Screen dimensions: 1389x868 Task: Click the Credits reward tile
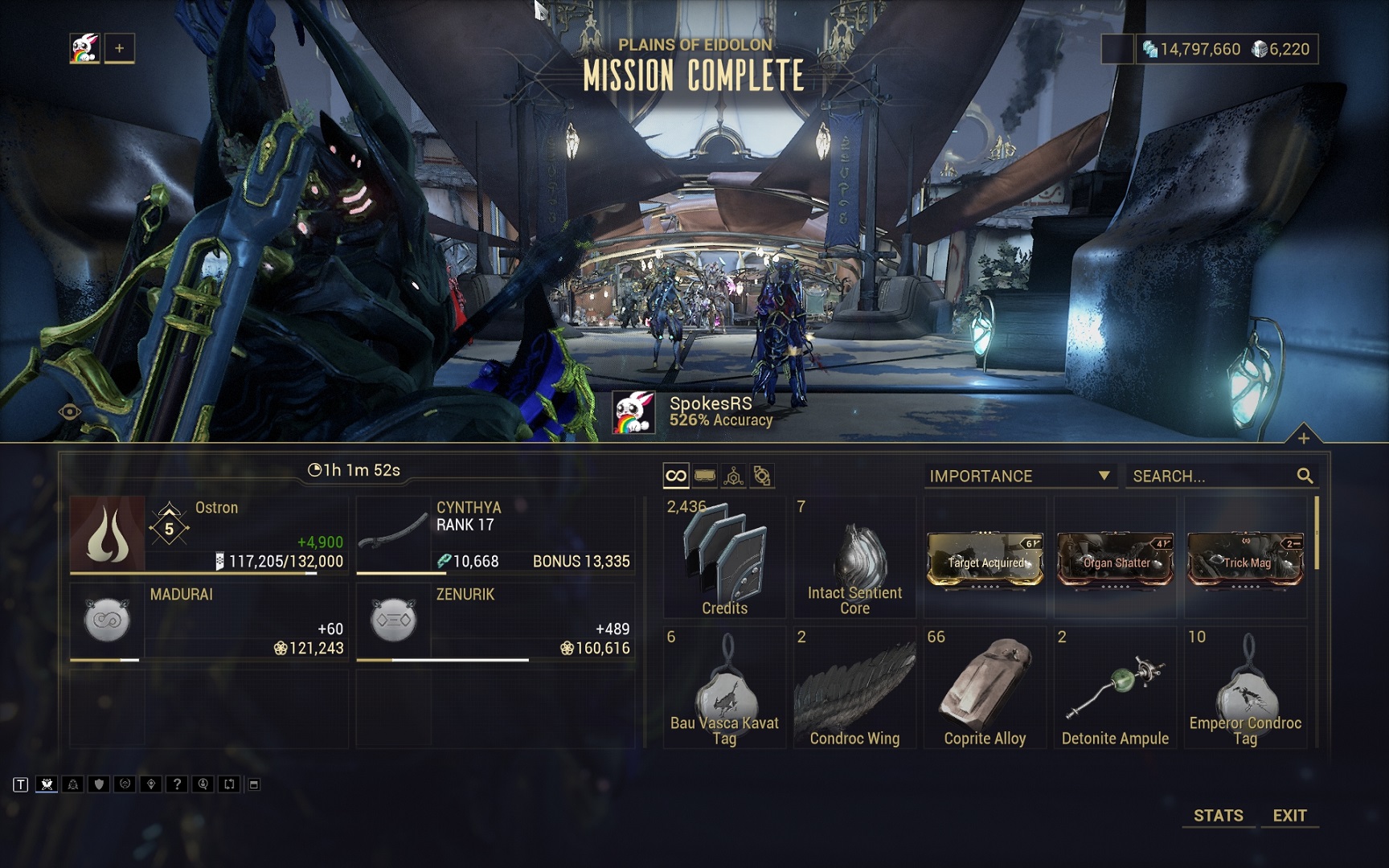click(724, 558)
